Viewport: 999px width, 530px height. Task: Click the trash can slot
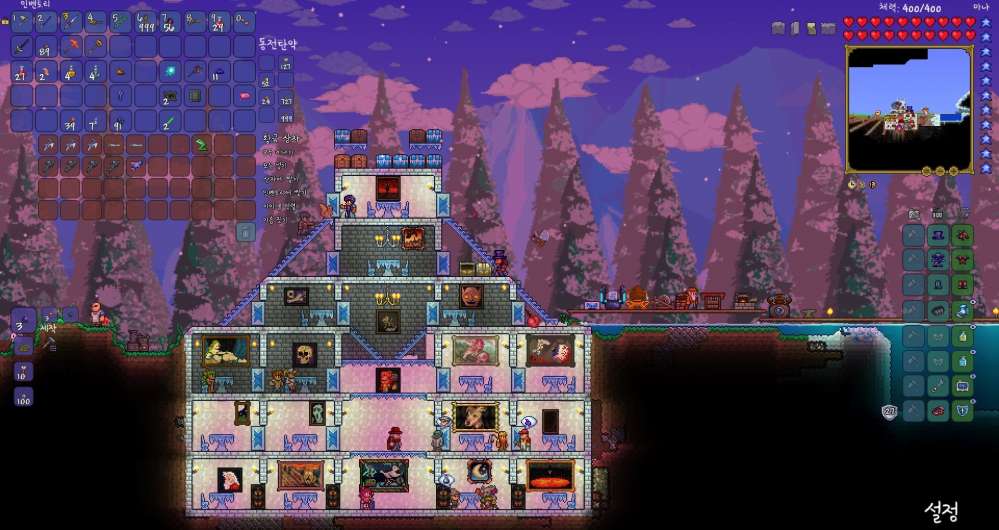point(245,231)
